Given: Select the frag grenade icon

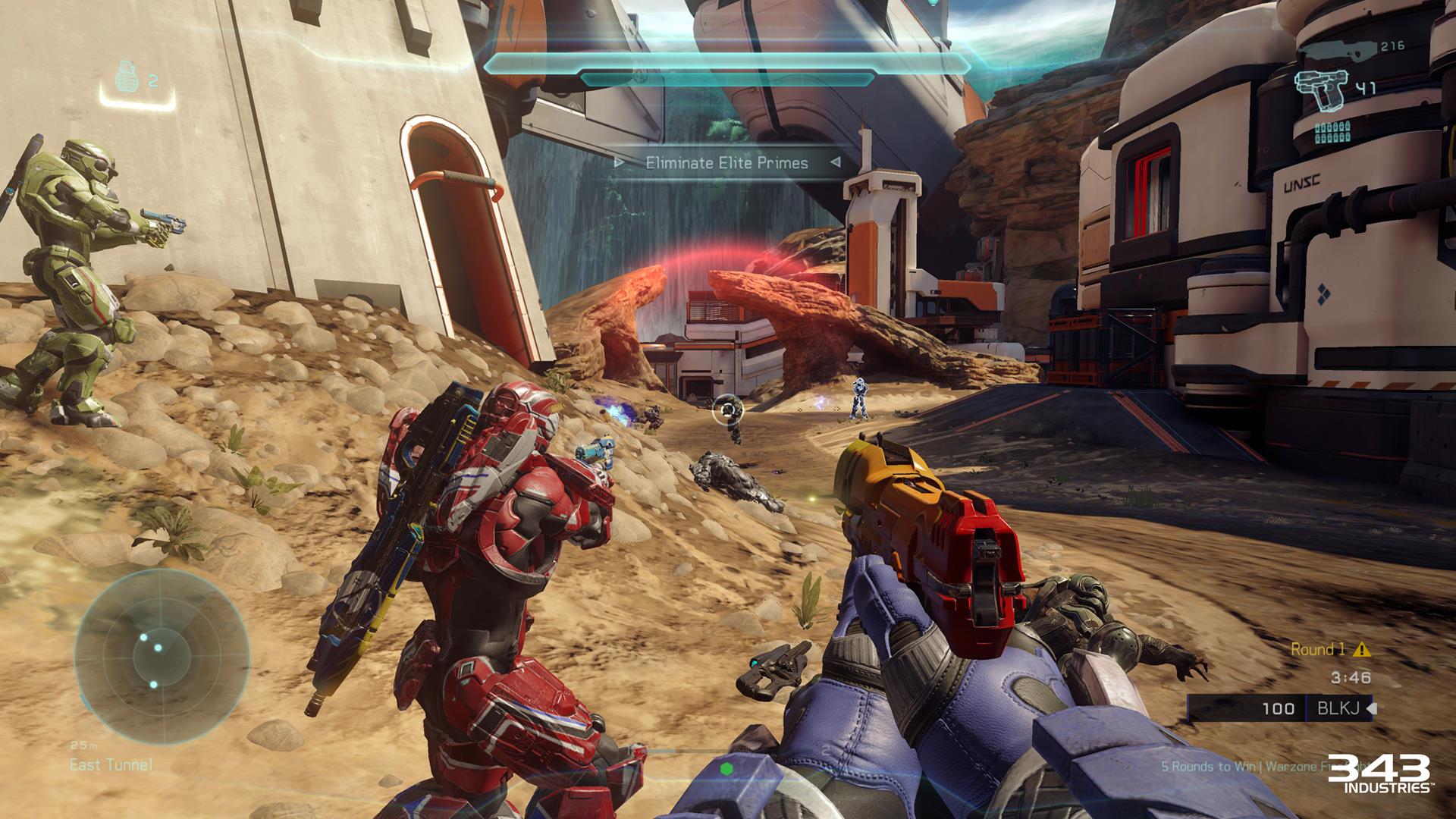Looking at the screenshot, I should click(126, 77).
